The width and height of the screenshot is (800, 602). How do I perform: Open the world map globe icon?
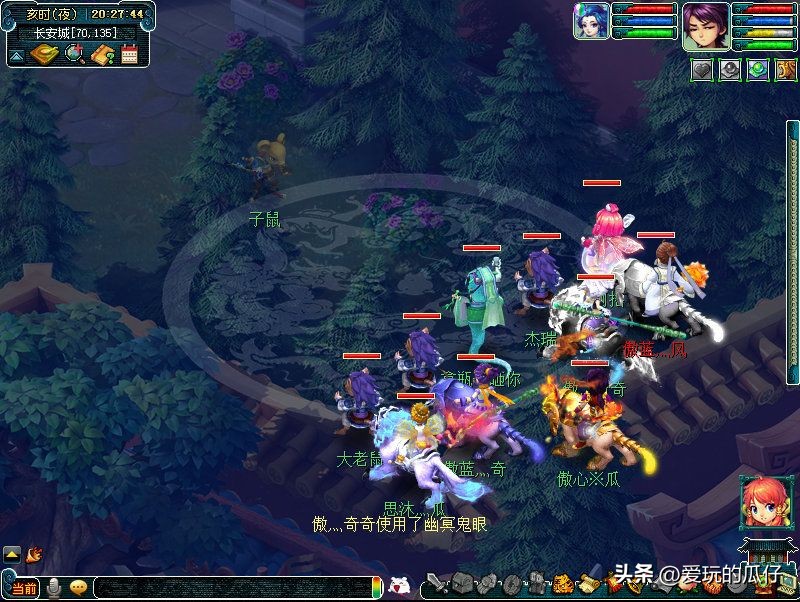tap(73, 54)
